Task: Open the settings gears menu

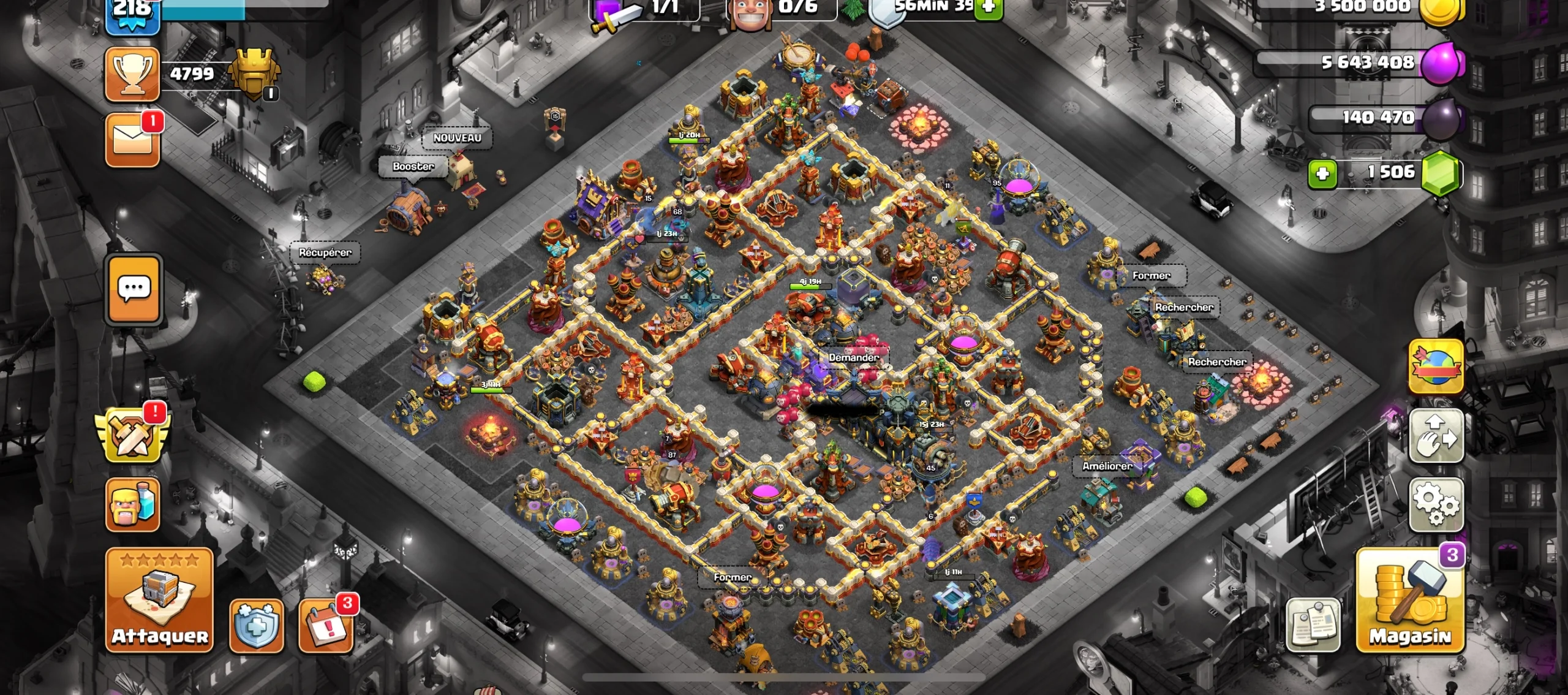Action: click(1436, 504)
